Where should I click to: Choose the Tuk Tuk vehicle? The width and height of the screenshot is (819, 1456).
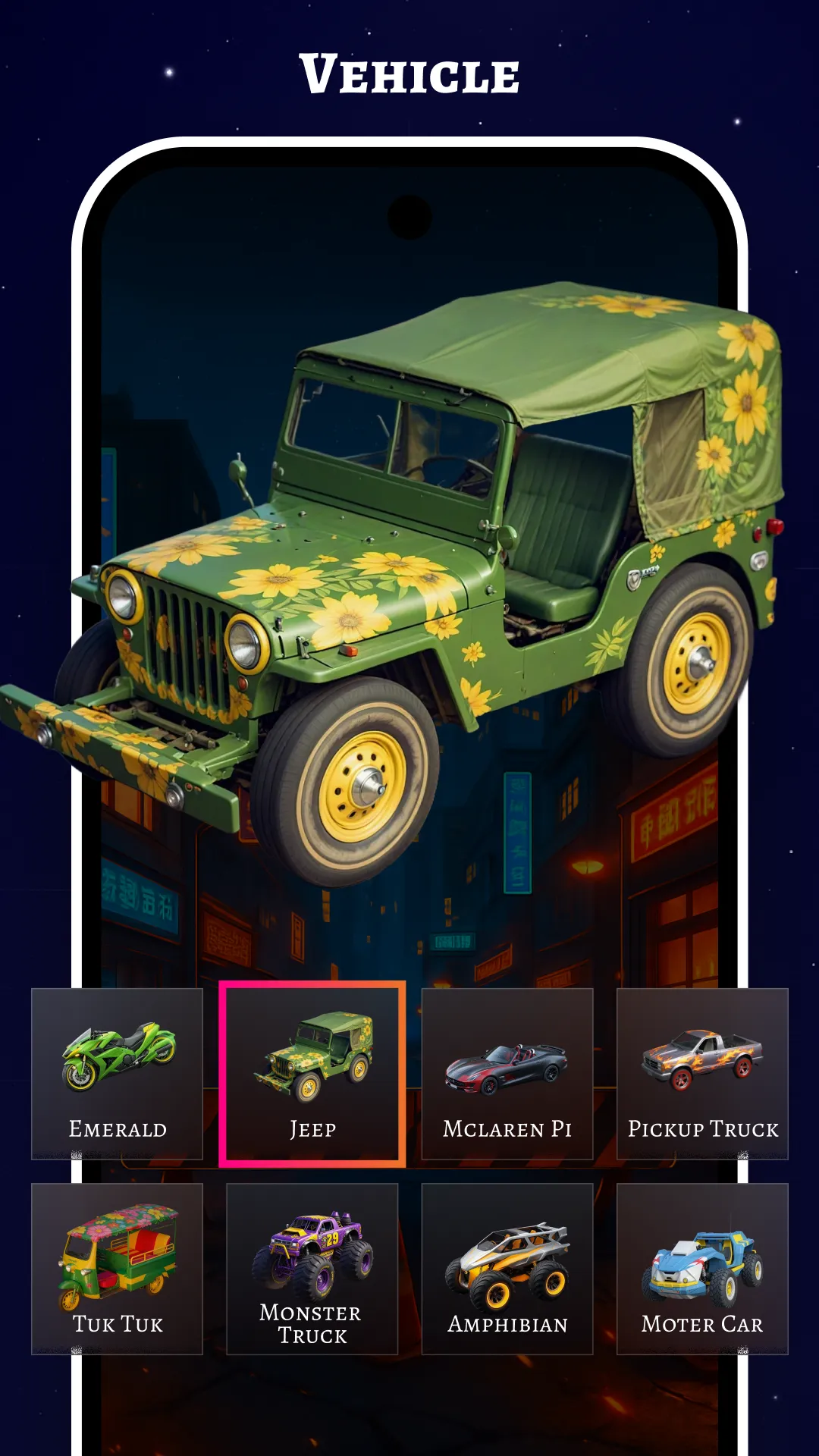[x=117, y=1268]
